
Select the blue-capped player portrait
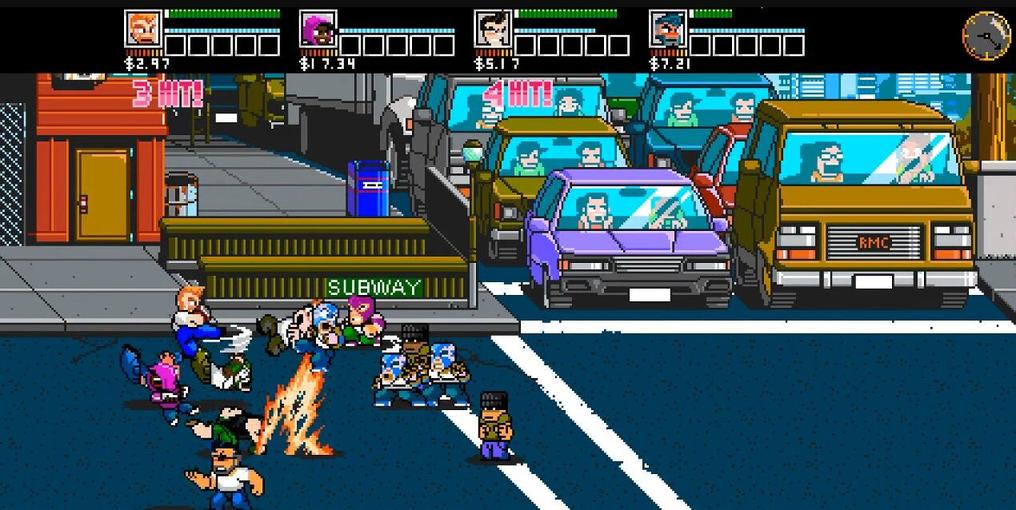pos(667,29)
